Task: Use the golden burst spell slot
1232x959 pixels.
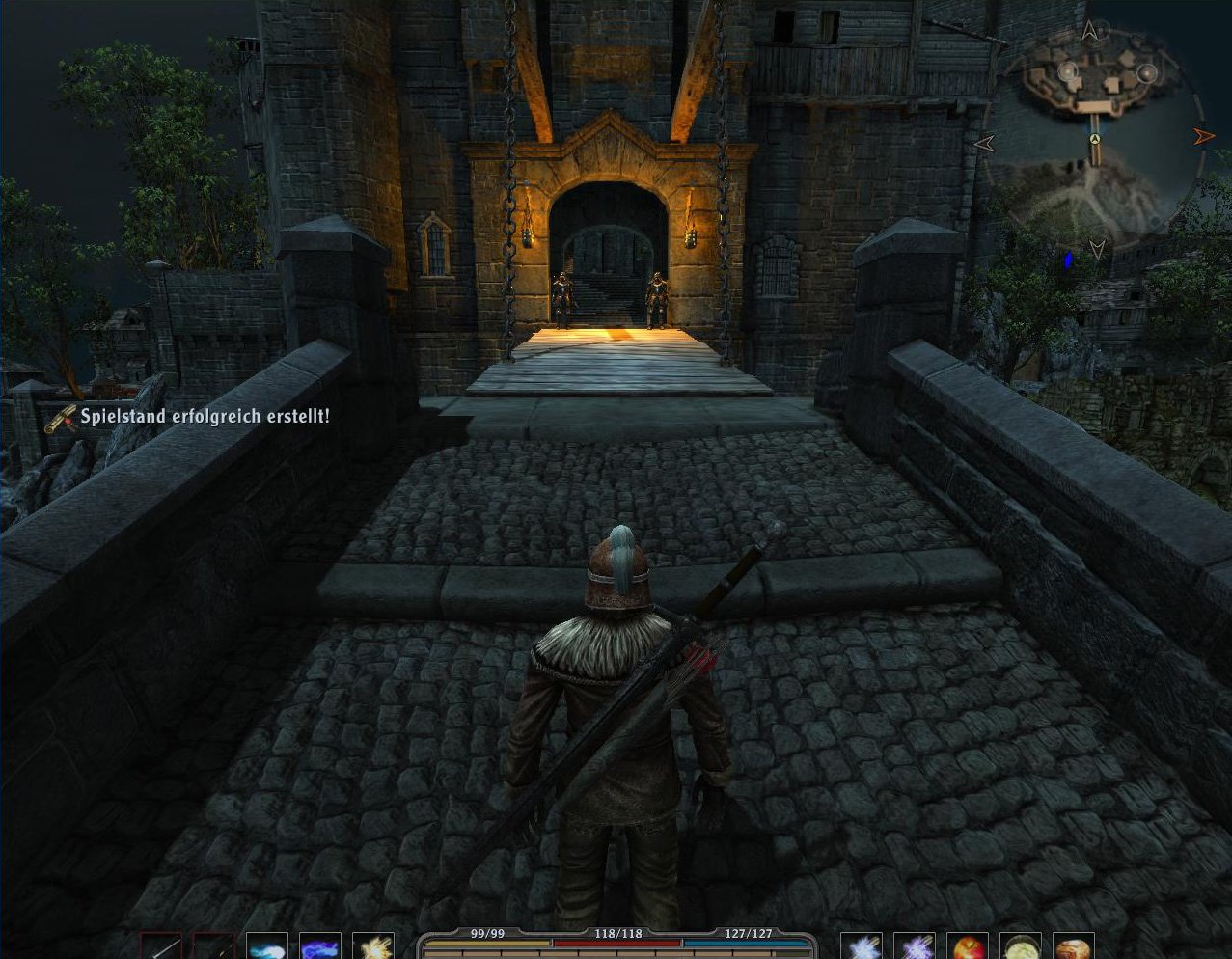Action: (373, 946)
